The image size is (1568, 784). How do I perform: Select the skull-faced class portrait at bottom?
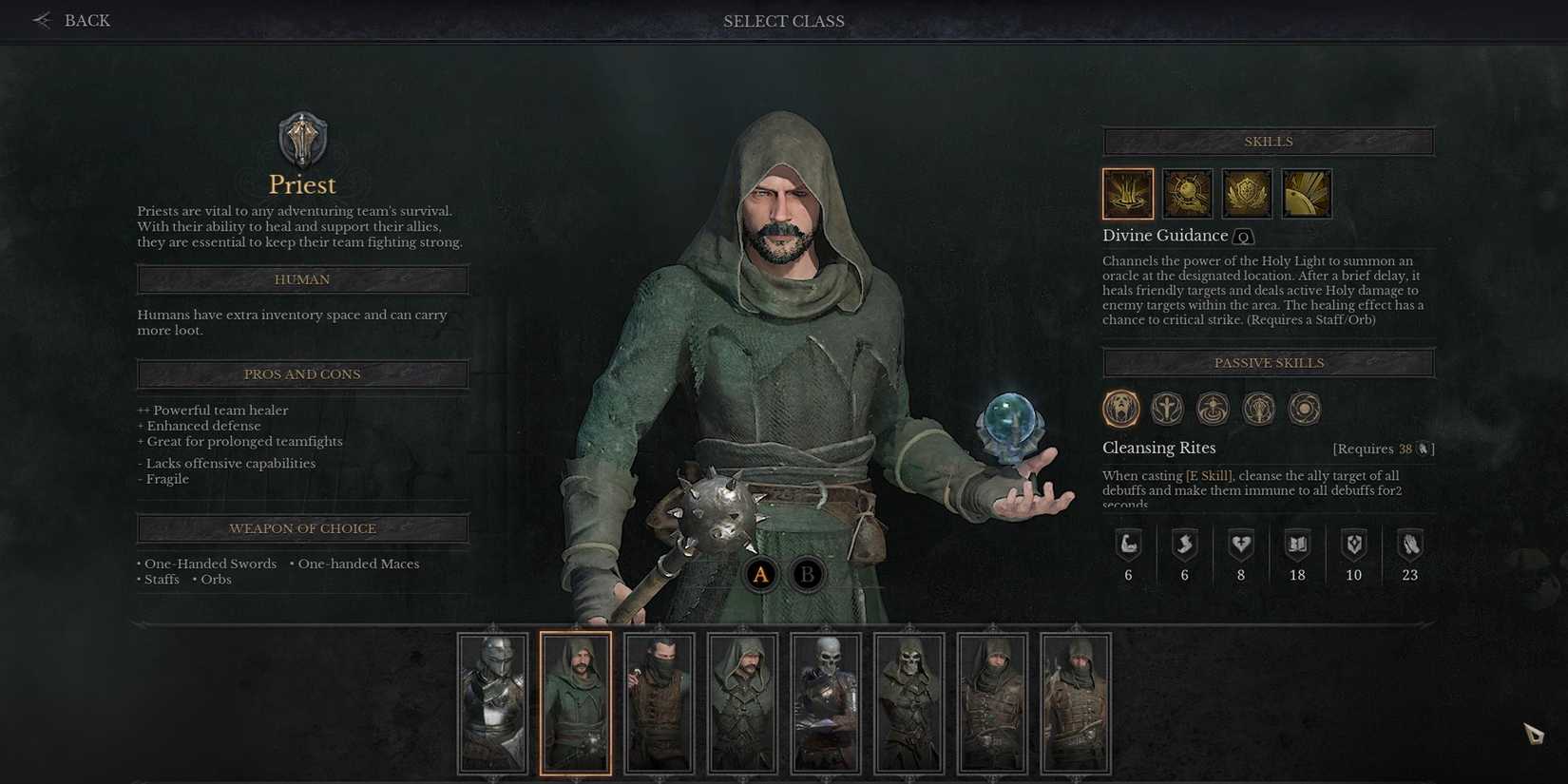(x=825, y=703)
